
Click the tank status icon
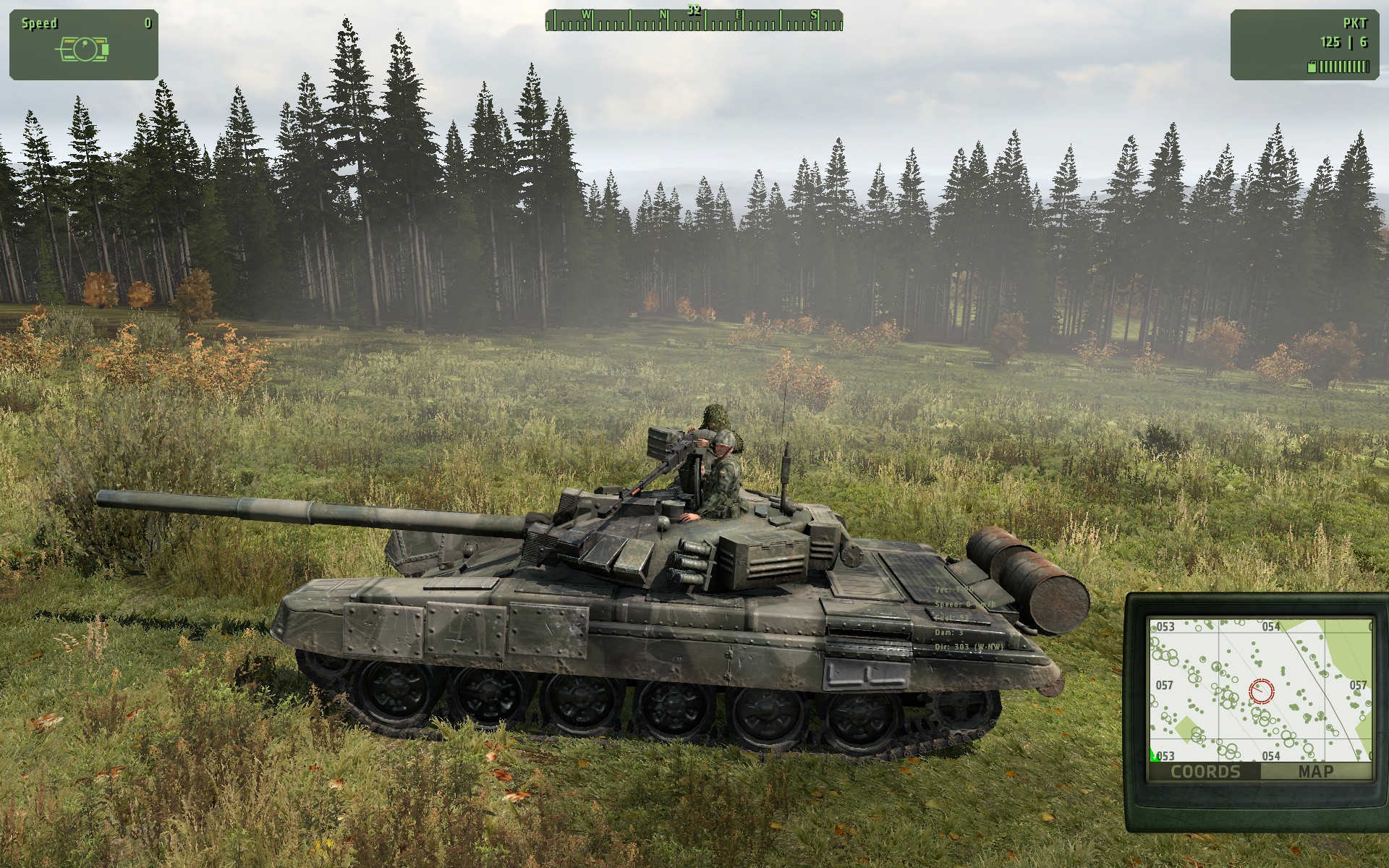tap(83, 49)
